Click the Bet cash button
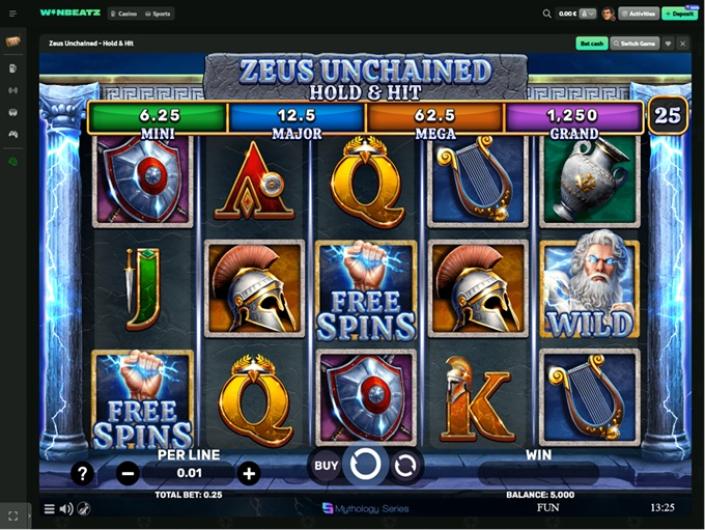This screenshot has width=705, height=530. pos(591,44)
